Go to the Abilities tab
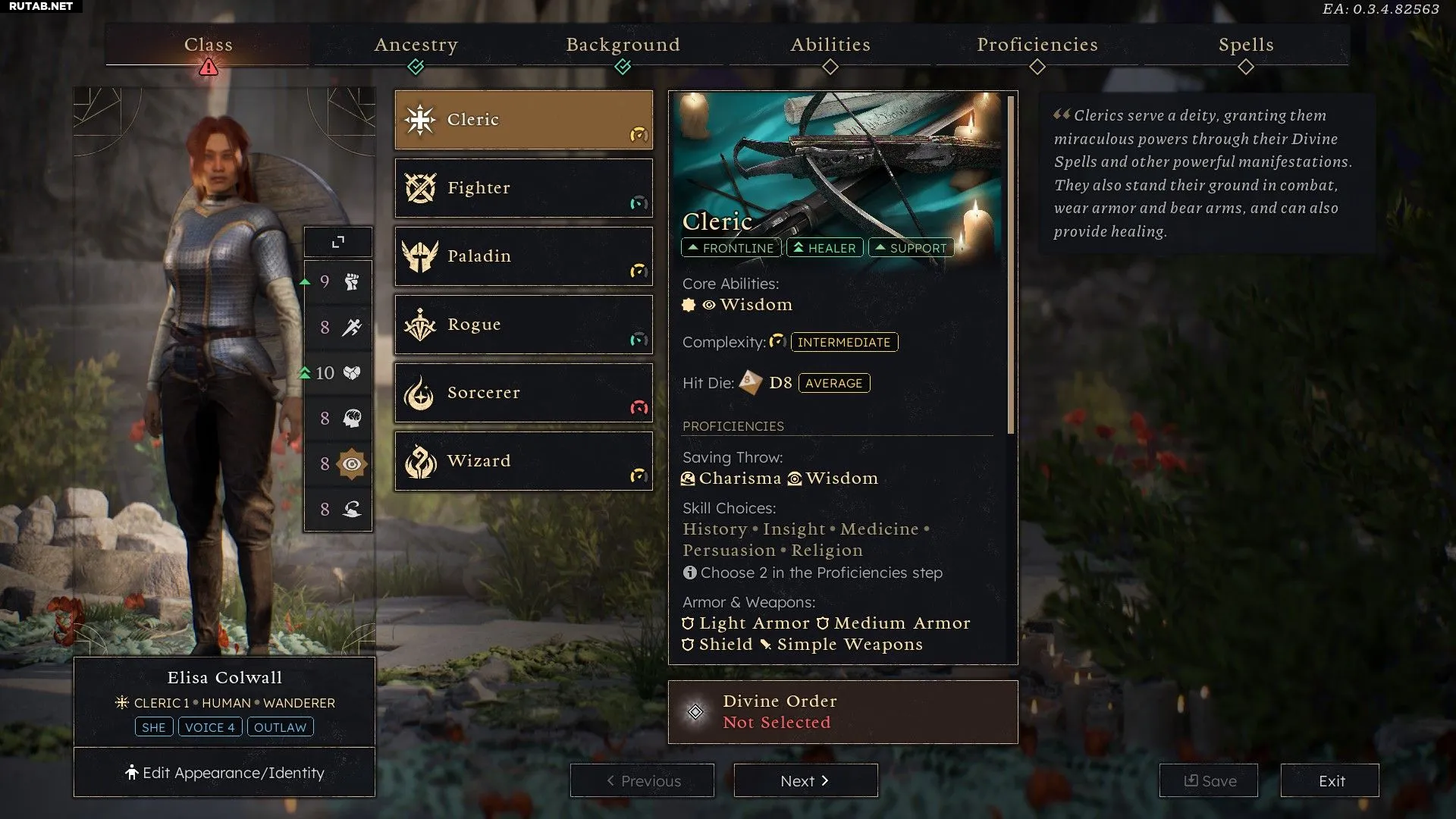 [x=830, y=45]
